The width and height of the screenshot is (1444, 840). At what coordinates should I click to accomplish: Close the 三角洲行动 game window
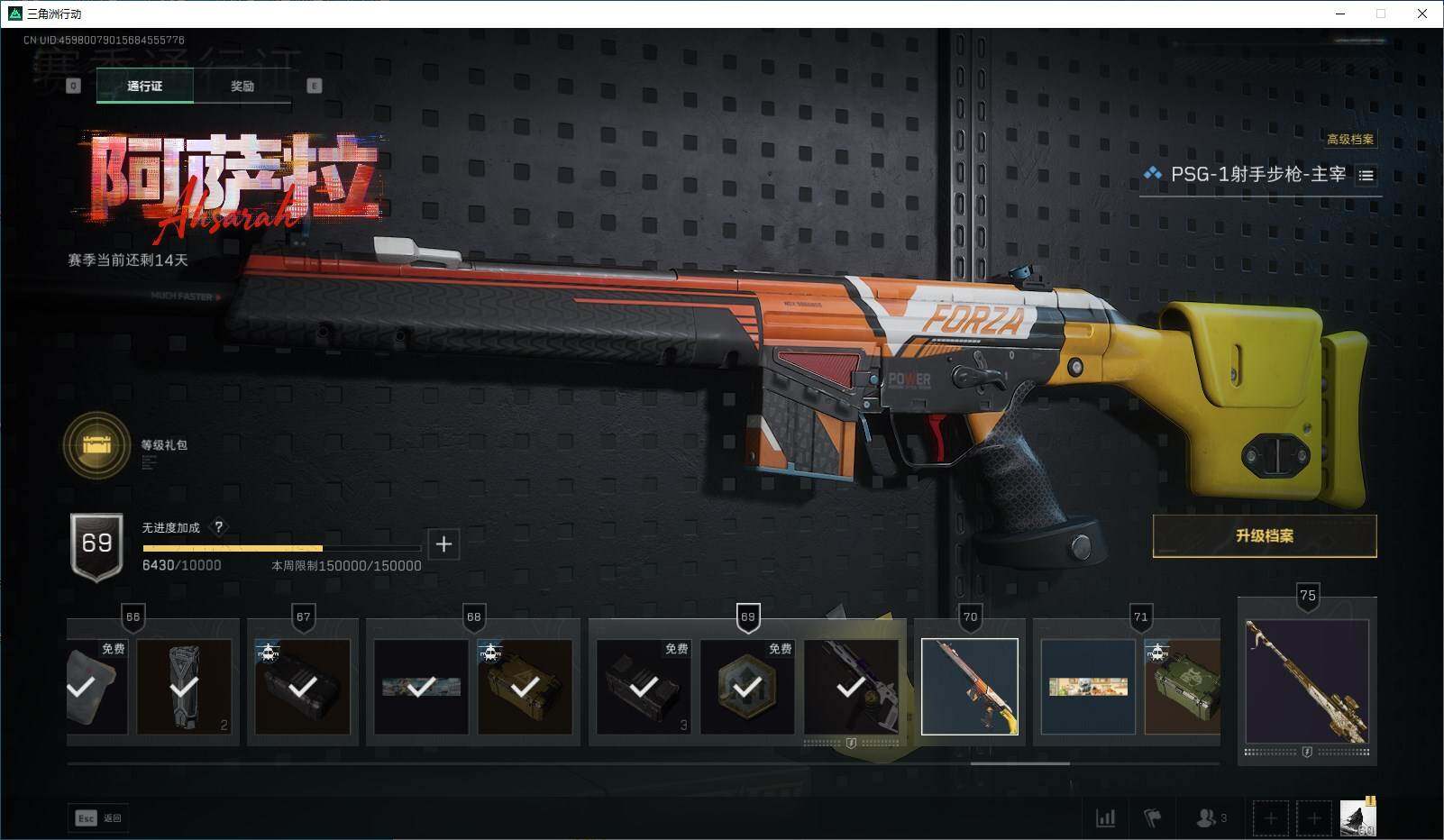pos(1422,14)
